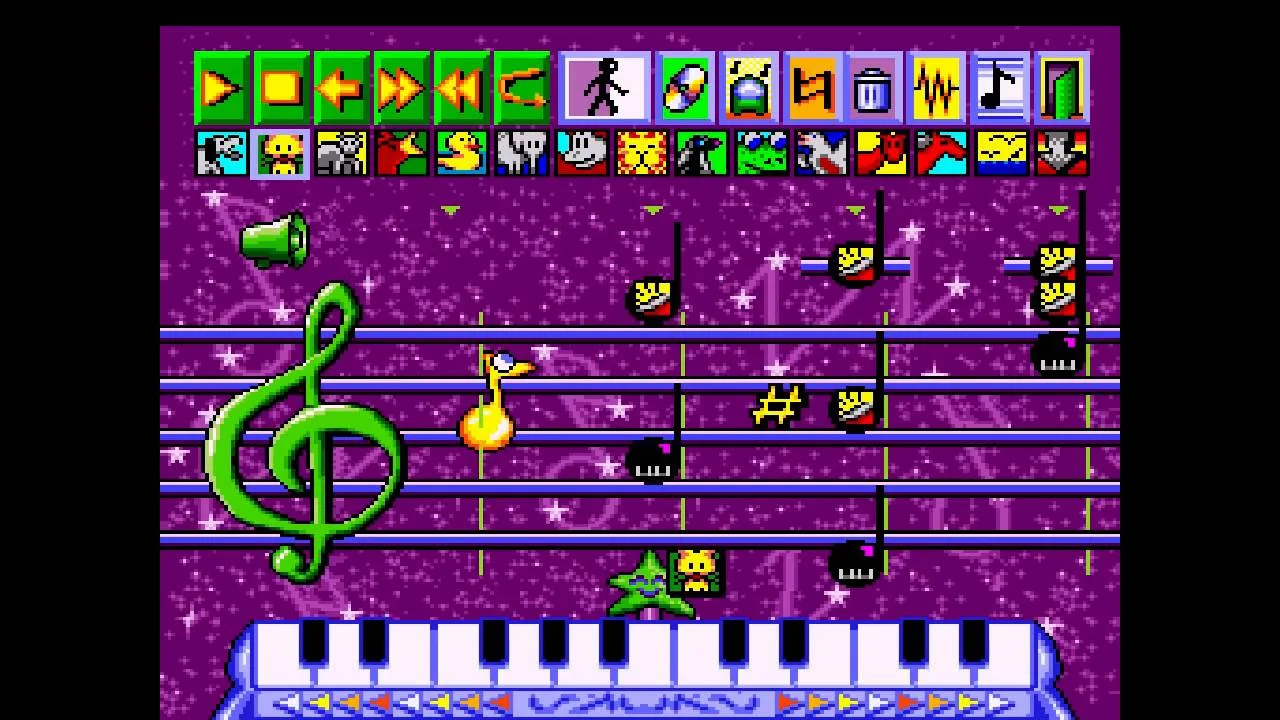1280x720 pixels.
Task: Choose the green frog instrument
Action: pyautogui.click(x=761, y=154)
